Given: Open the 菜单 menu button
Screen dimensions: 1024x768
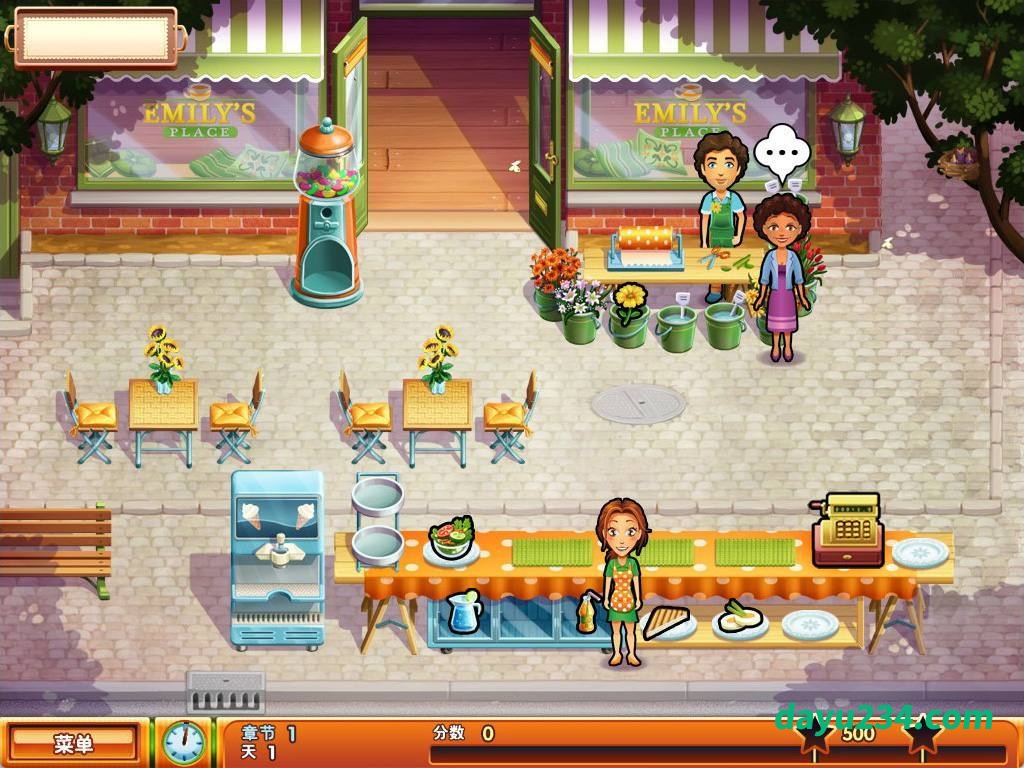Looking at the screenshot, I should coord(73,743).
